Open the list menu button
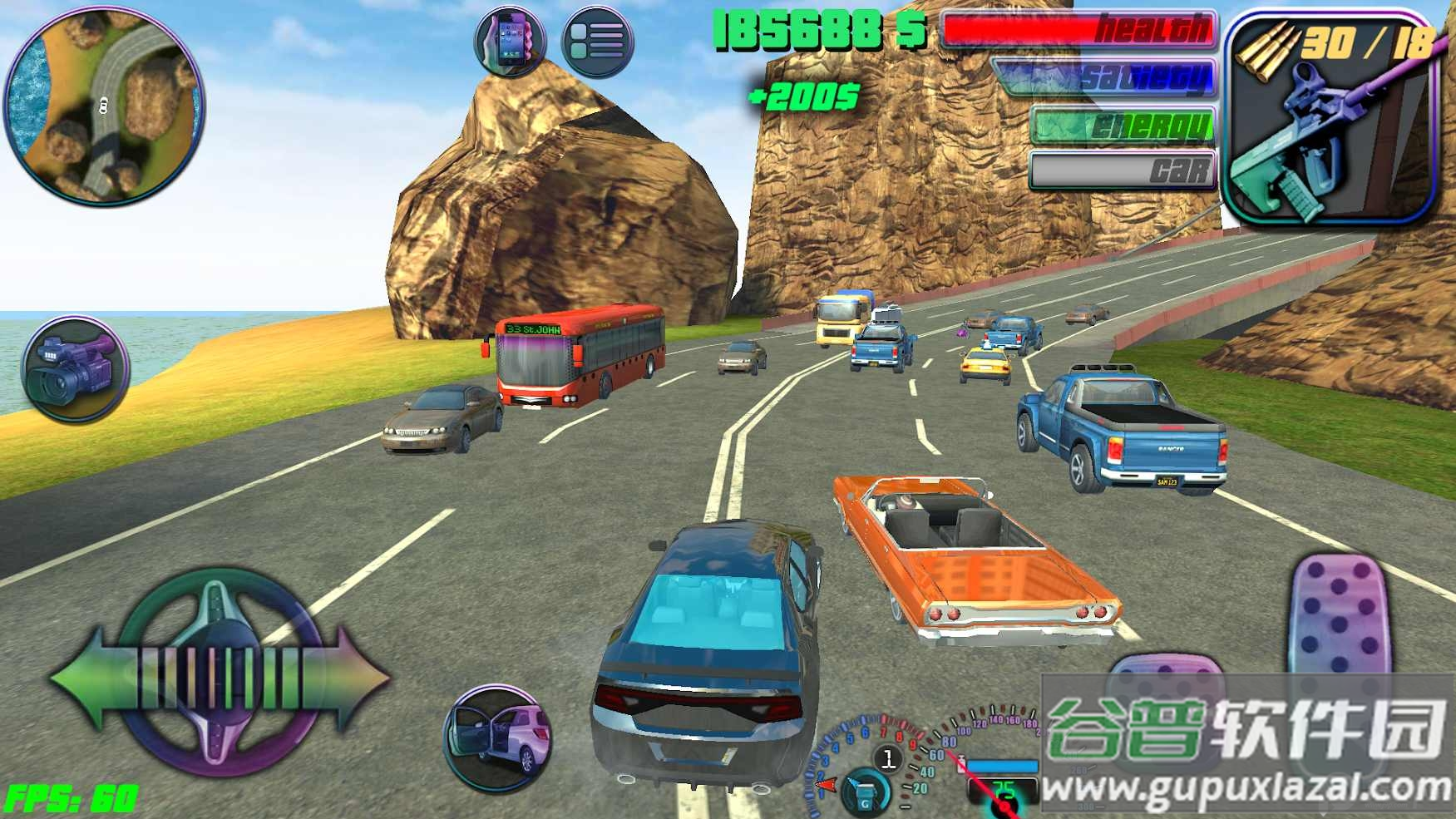Viewport: 1456px width, 819px height. (x=597, y=40)
